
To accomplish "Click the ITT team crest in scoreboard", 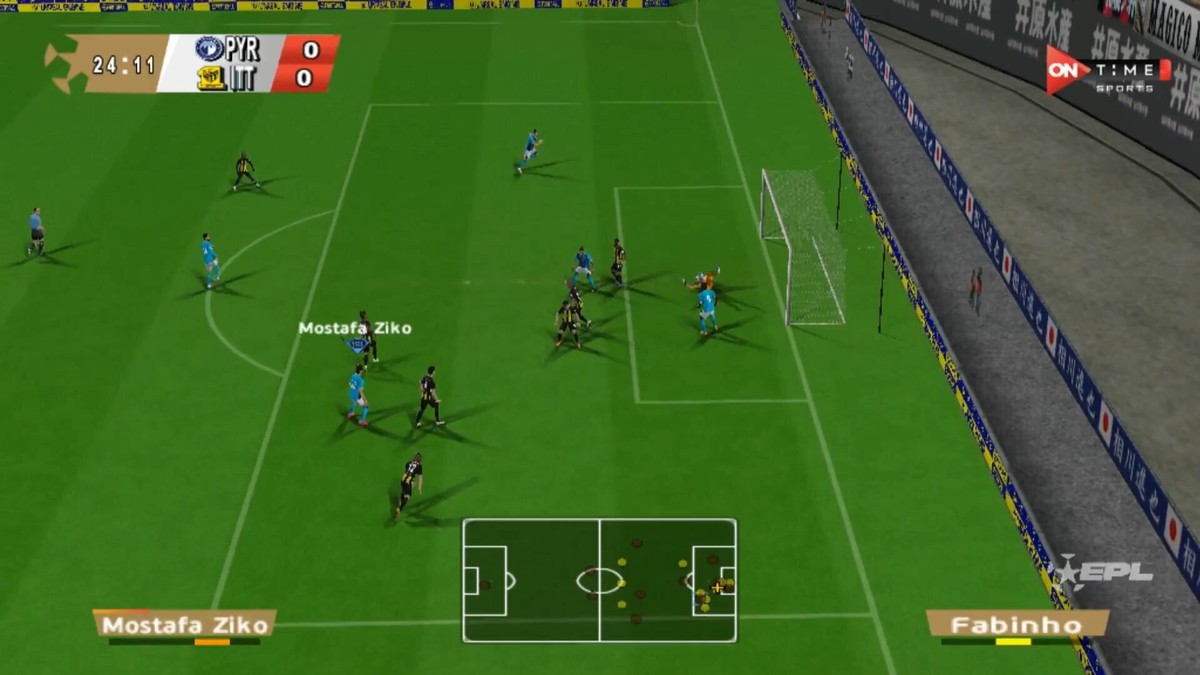I will click(x=211, y=78).
